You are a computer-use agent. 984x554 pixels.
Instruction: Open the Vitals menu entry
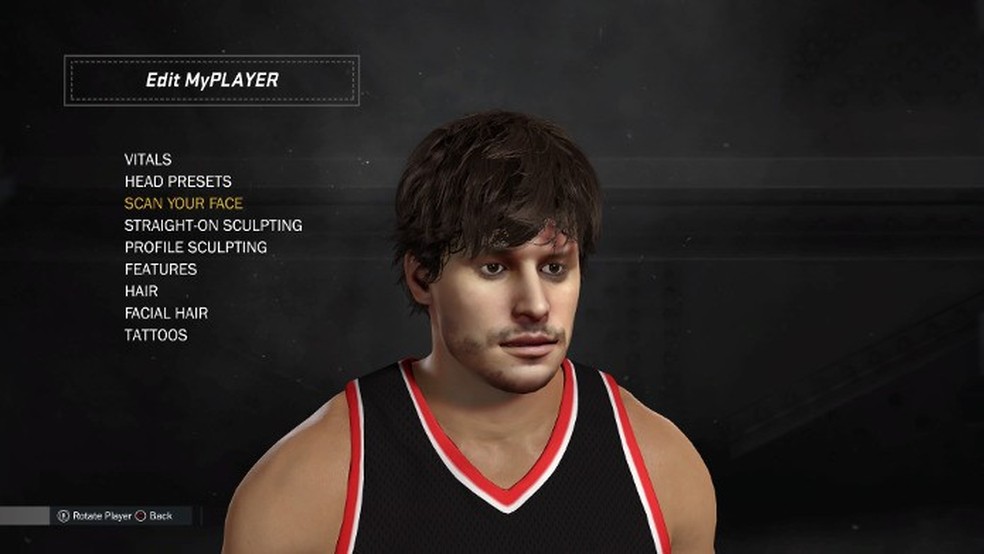pyautogui.click(x=148, y=159)
